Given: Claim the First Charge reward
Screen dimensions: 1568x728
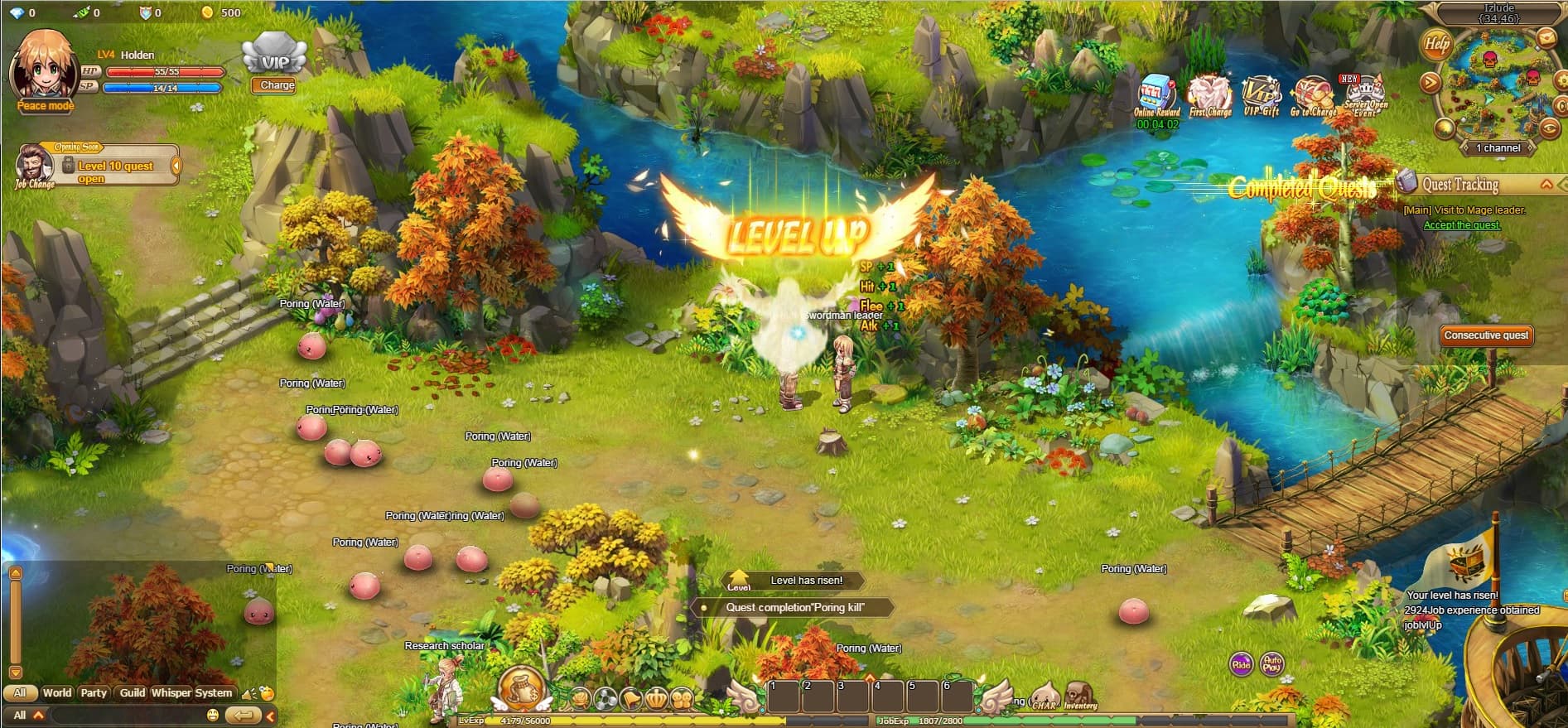Looking at the screenshot, I should [1209, 91].
